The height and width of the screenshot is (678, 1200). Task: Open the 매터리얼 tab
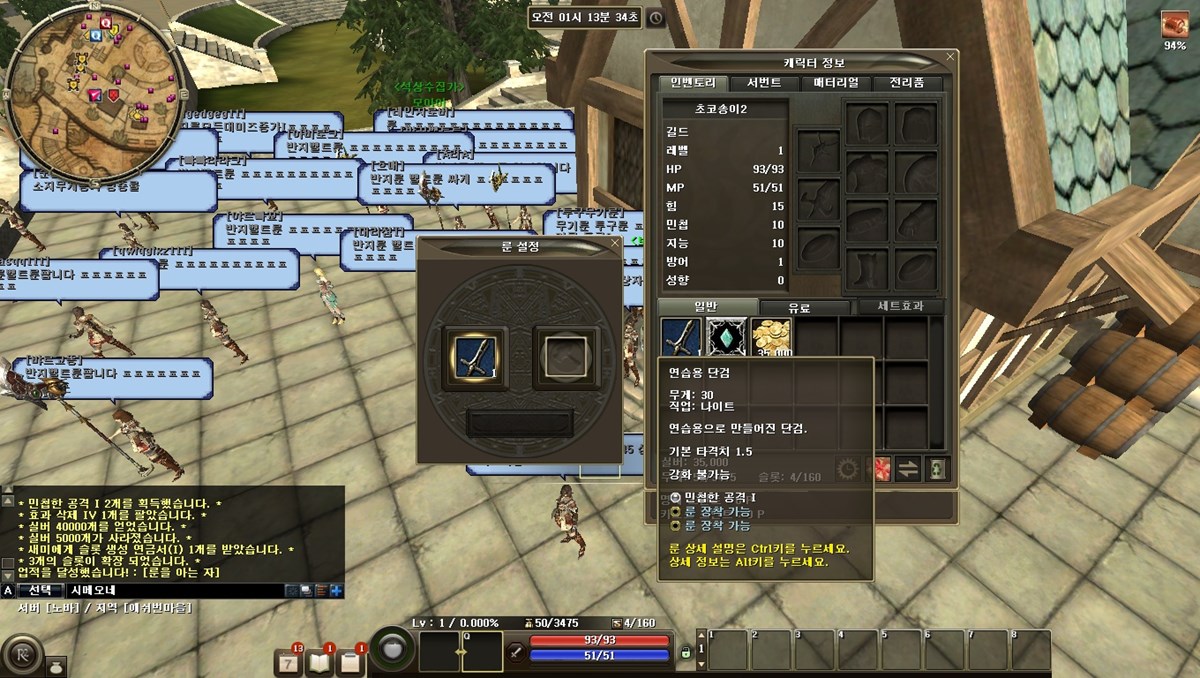point(835,83)
